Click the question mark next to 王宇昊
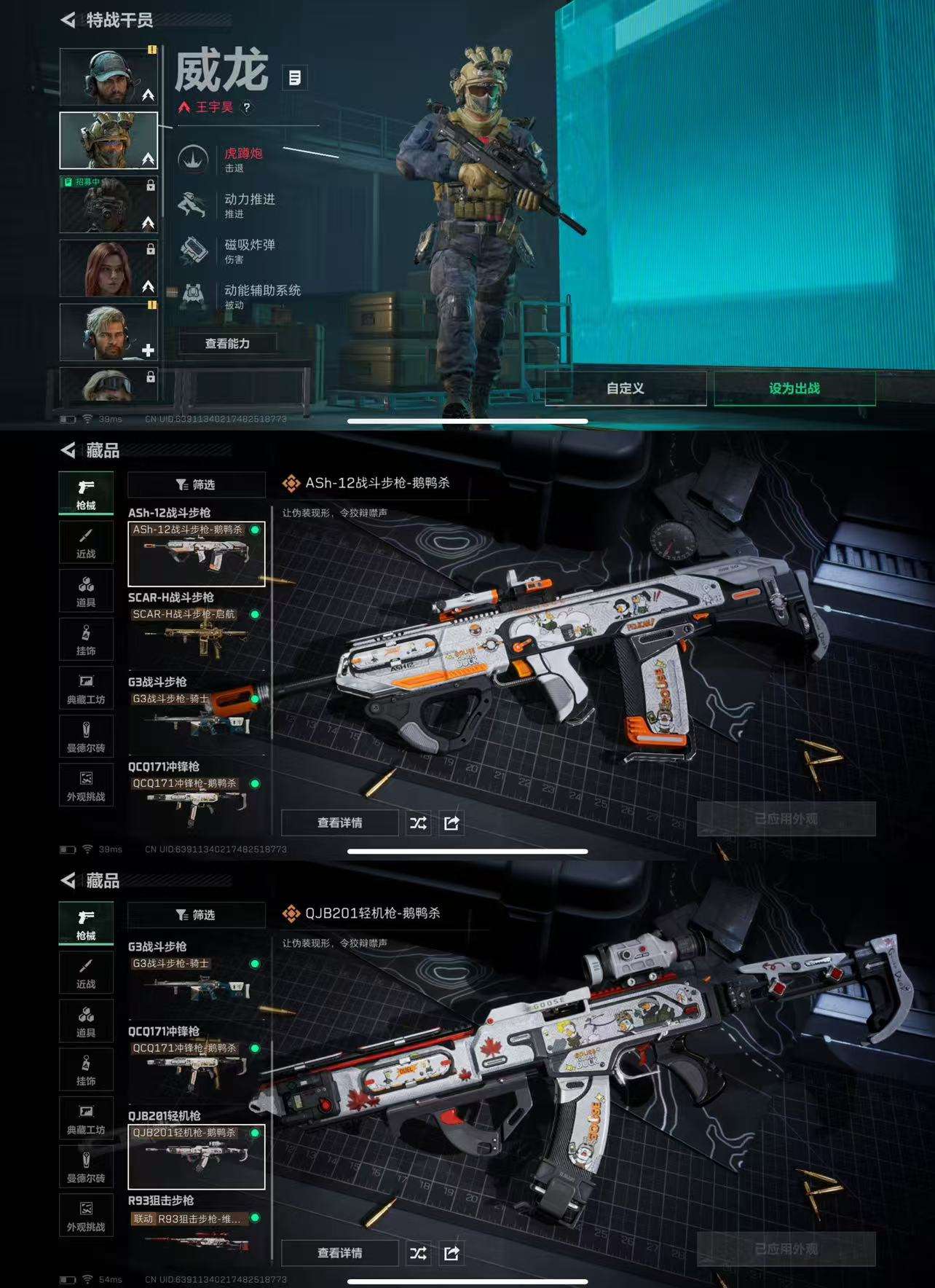This screenshot has width=935, height=1288. click(x=247, y=107)
